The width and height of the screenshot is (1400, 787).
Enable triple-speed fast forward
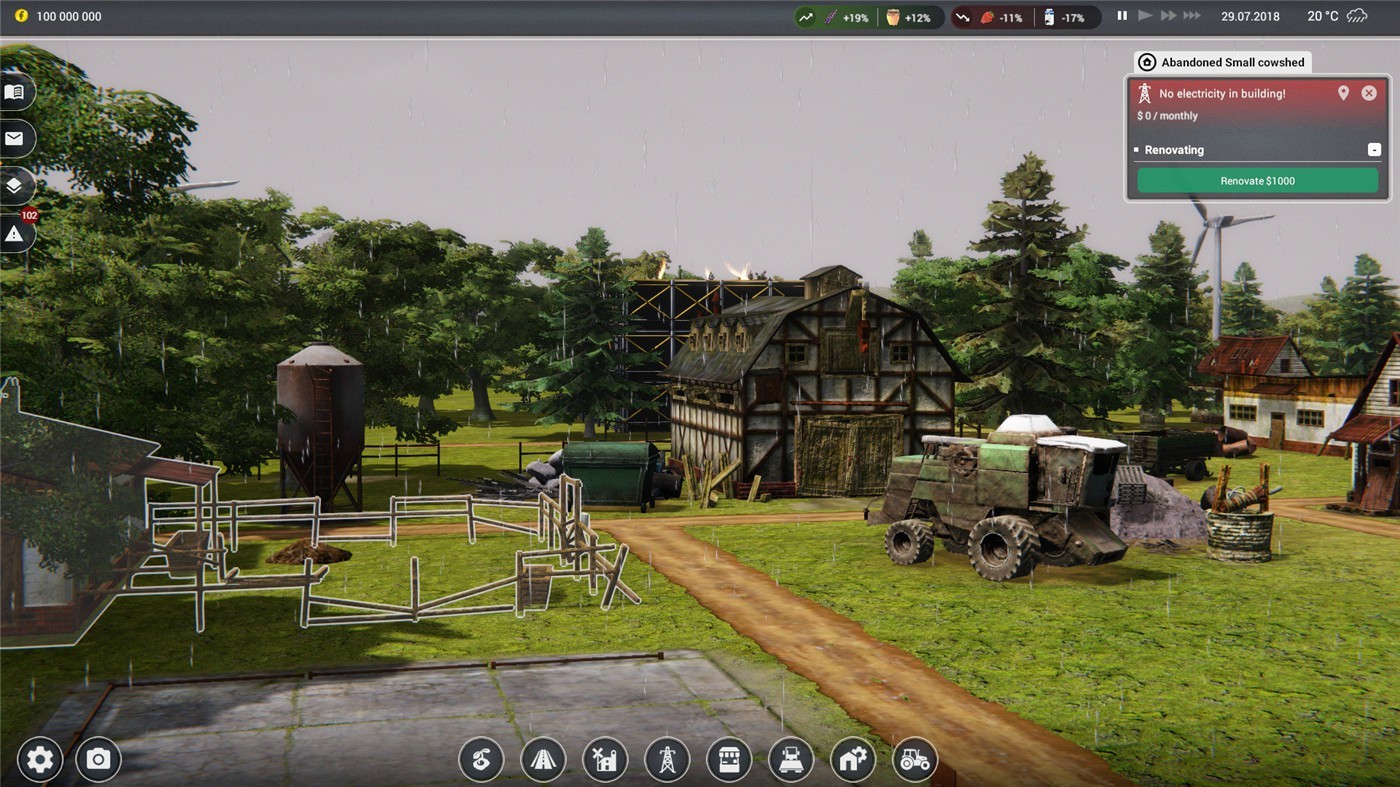pyautogui.click(x=1190, y=15)
